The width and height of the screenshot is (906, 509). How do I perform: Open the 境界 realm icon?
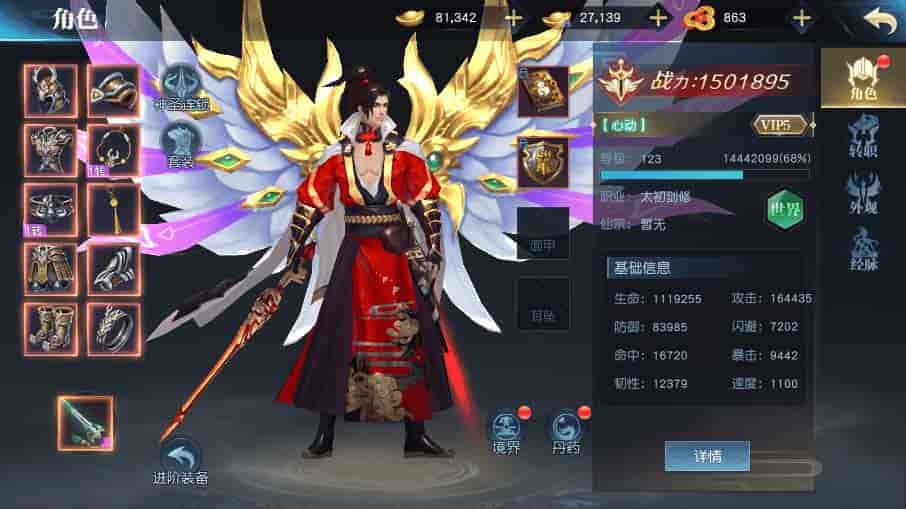[x=505, y=430]
